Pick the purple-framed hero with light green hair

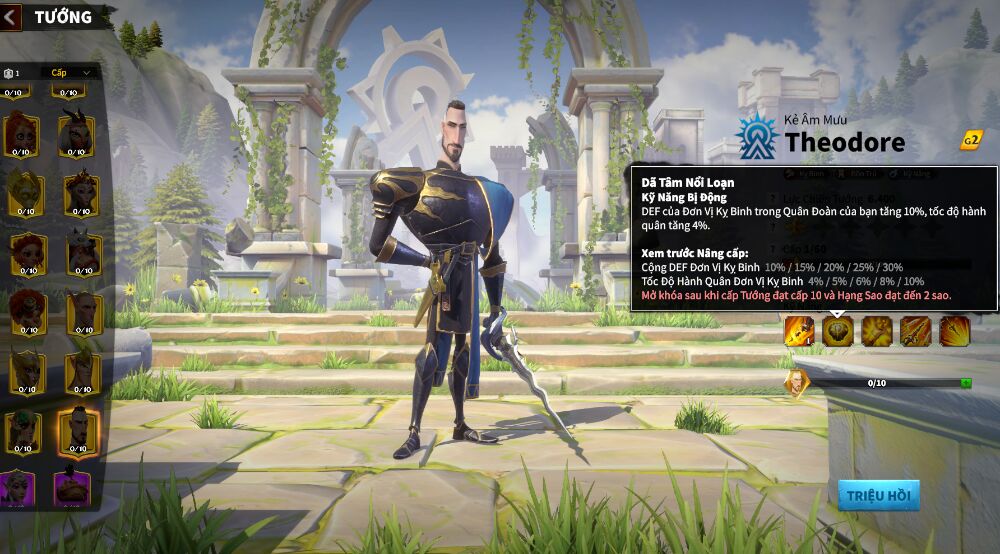(x=20, y=488)
